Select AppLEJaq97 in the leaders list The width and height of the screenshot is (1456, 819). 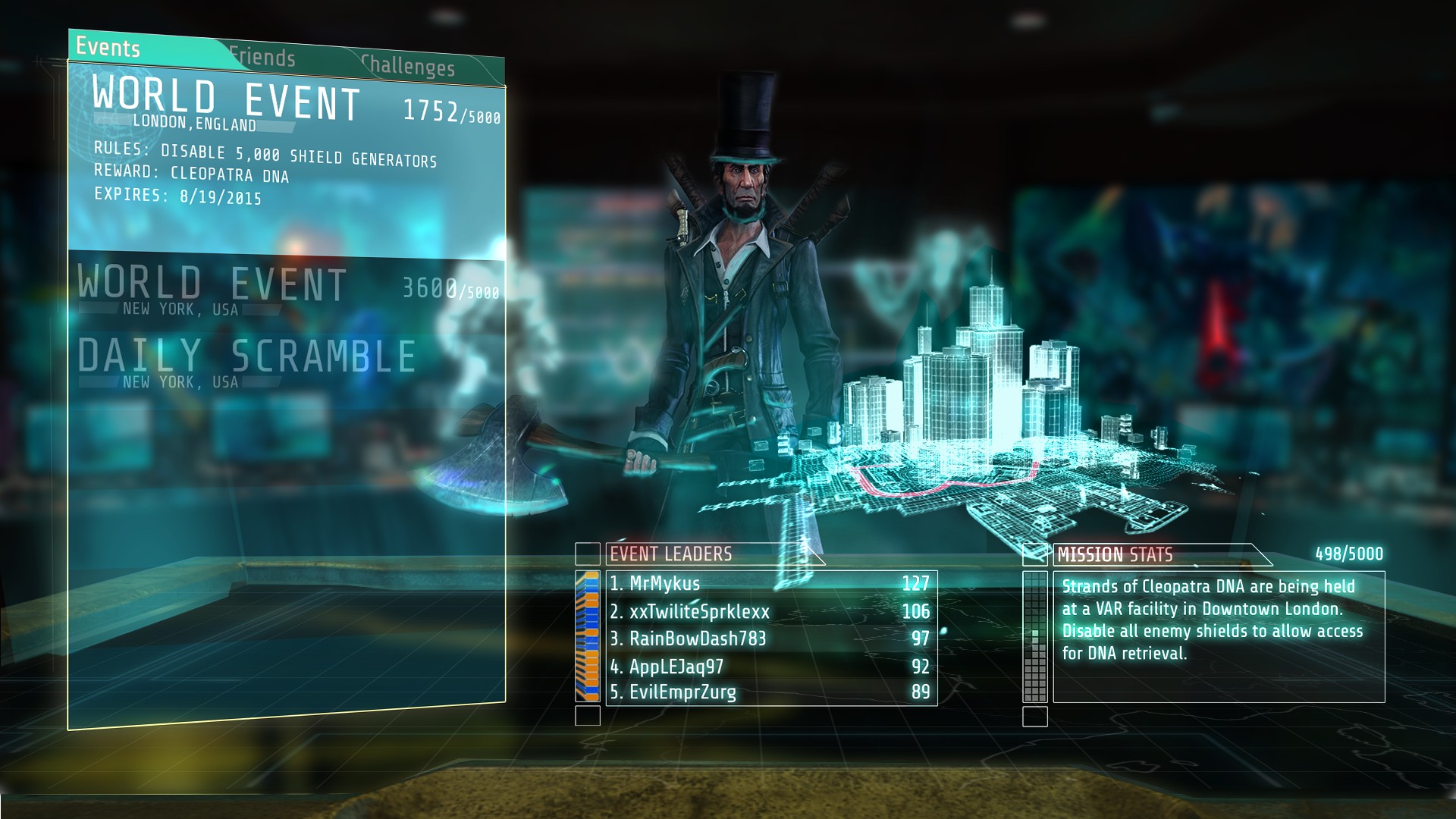point(771,667)
